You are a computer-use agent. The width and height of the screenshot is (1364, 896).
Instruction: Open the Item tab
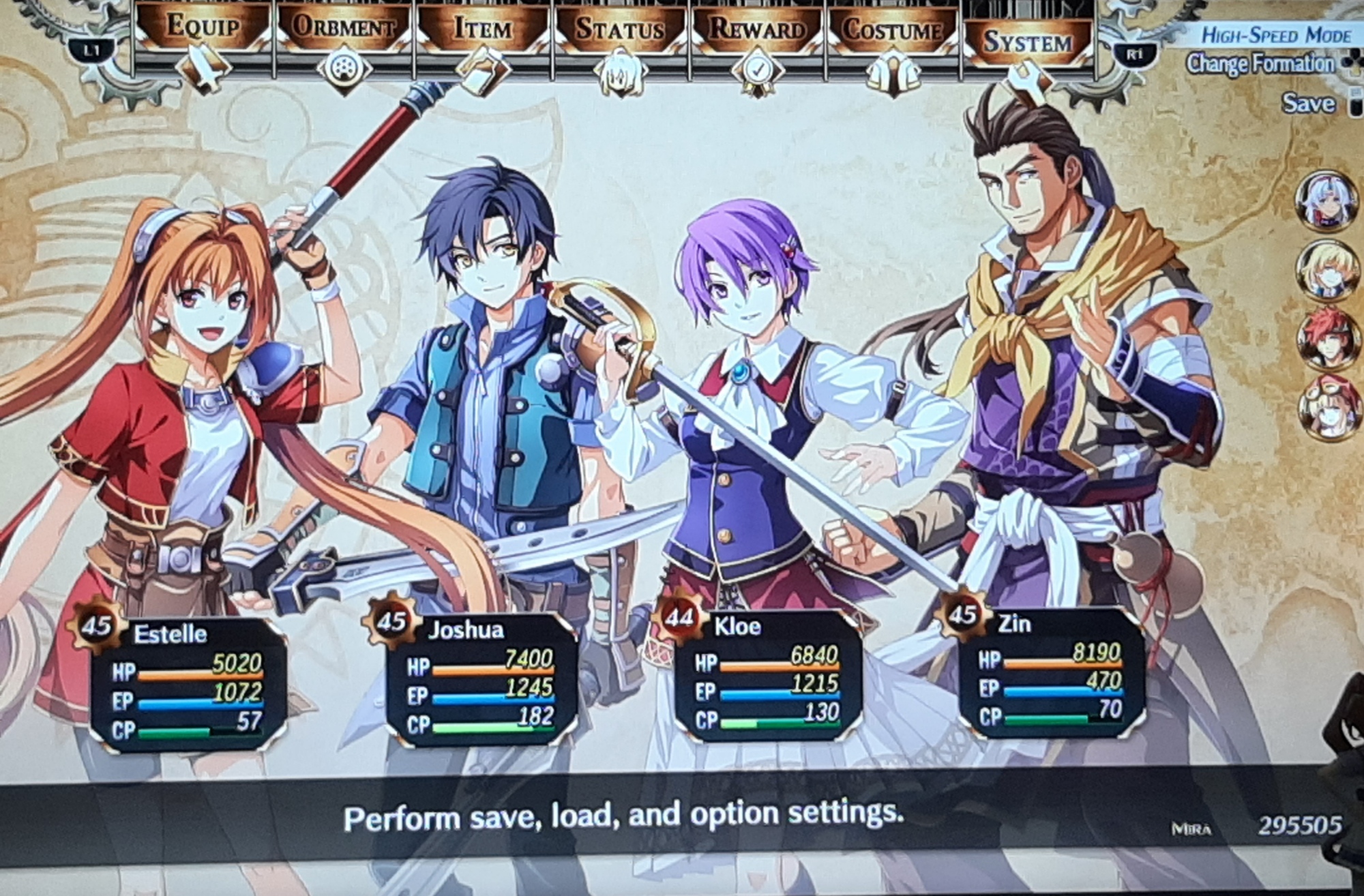[x=482, y=30]
